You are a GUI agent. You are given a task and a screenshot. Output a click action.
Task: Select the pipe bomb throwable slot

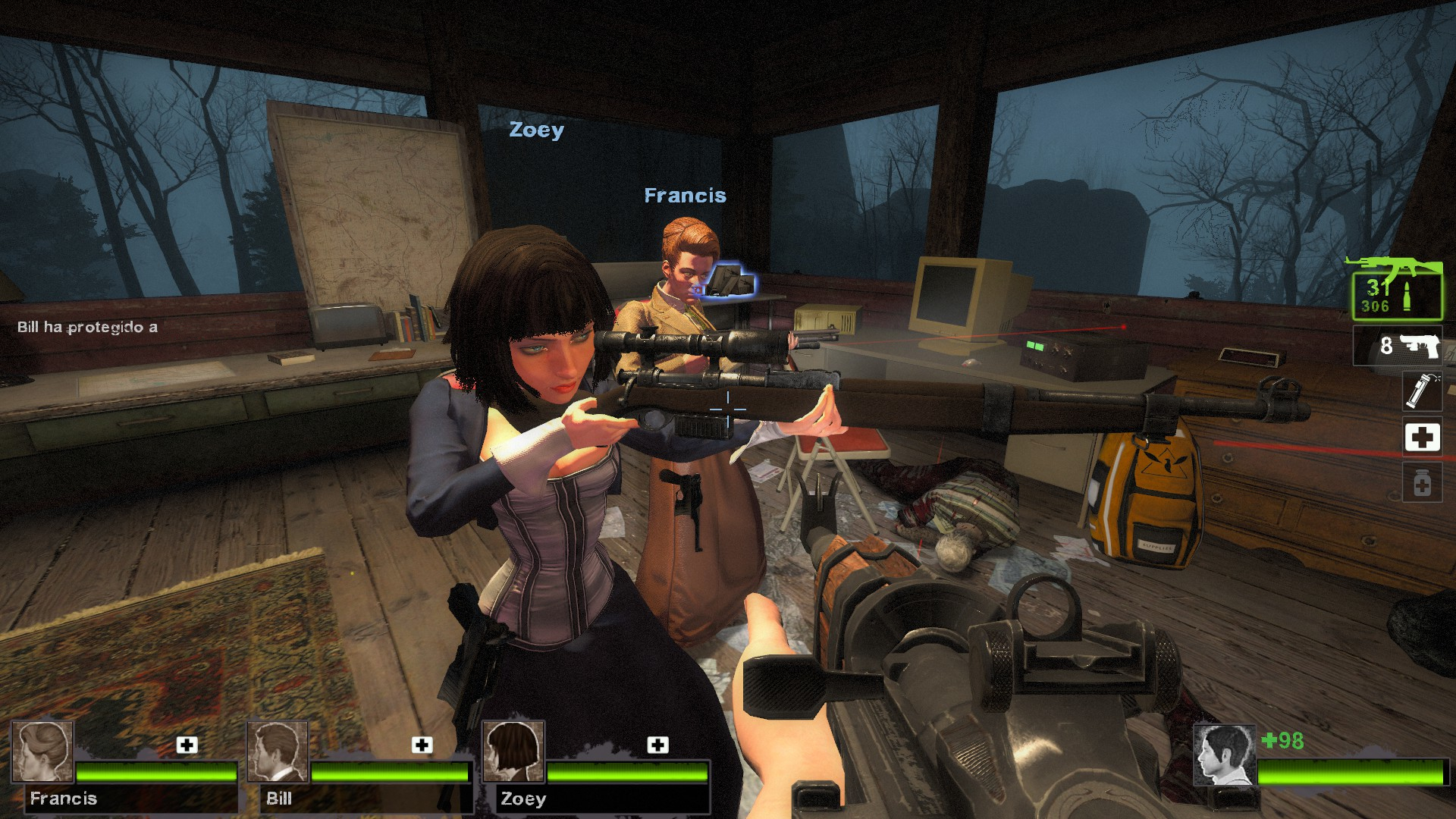[x=1421, y=391]
